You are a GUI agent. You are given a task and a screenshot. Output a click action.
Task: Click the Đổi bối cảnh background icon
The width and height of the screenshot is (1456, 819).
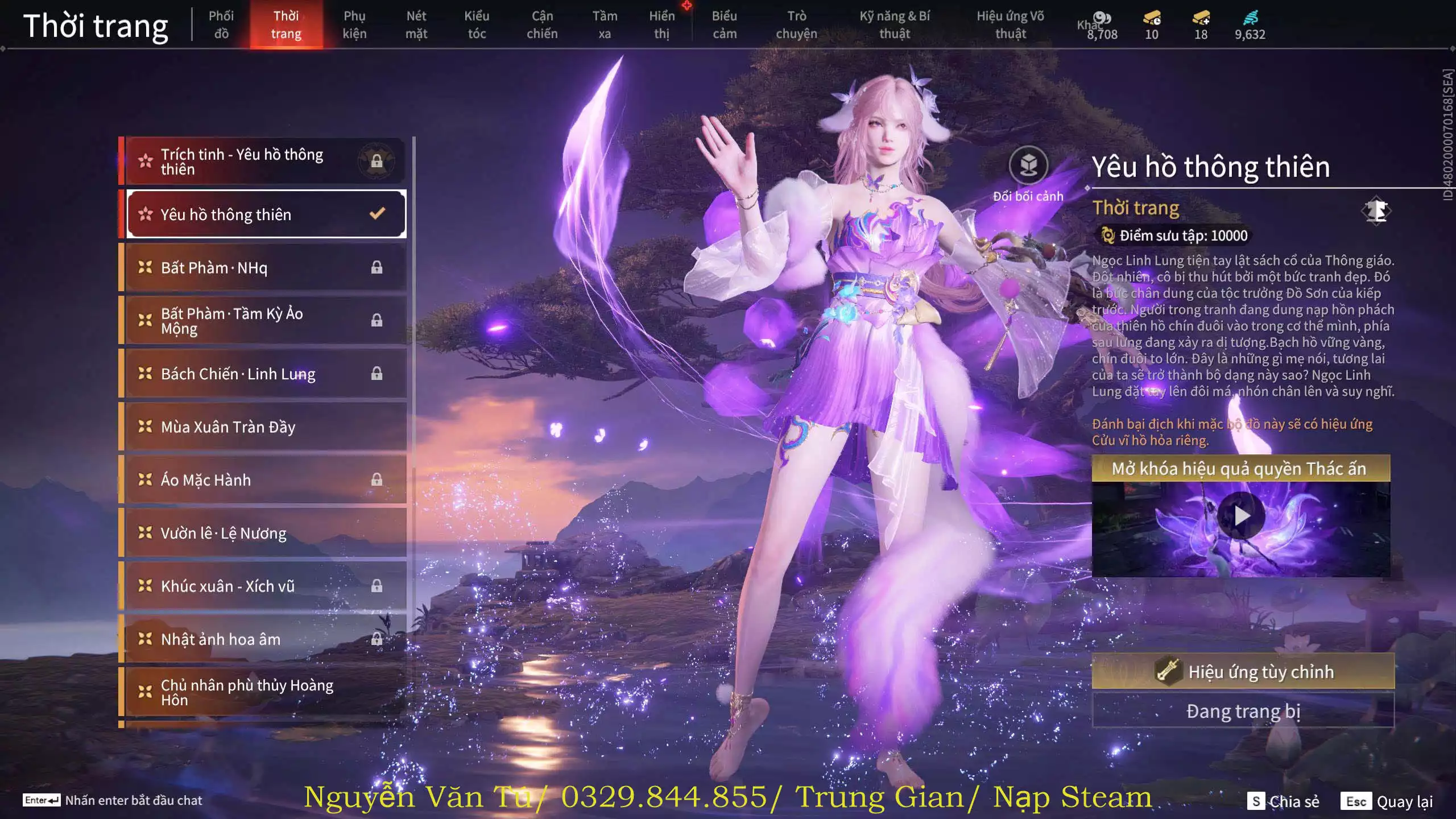[1028, 166]
